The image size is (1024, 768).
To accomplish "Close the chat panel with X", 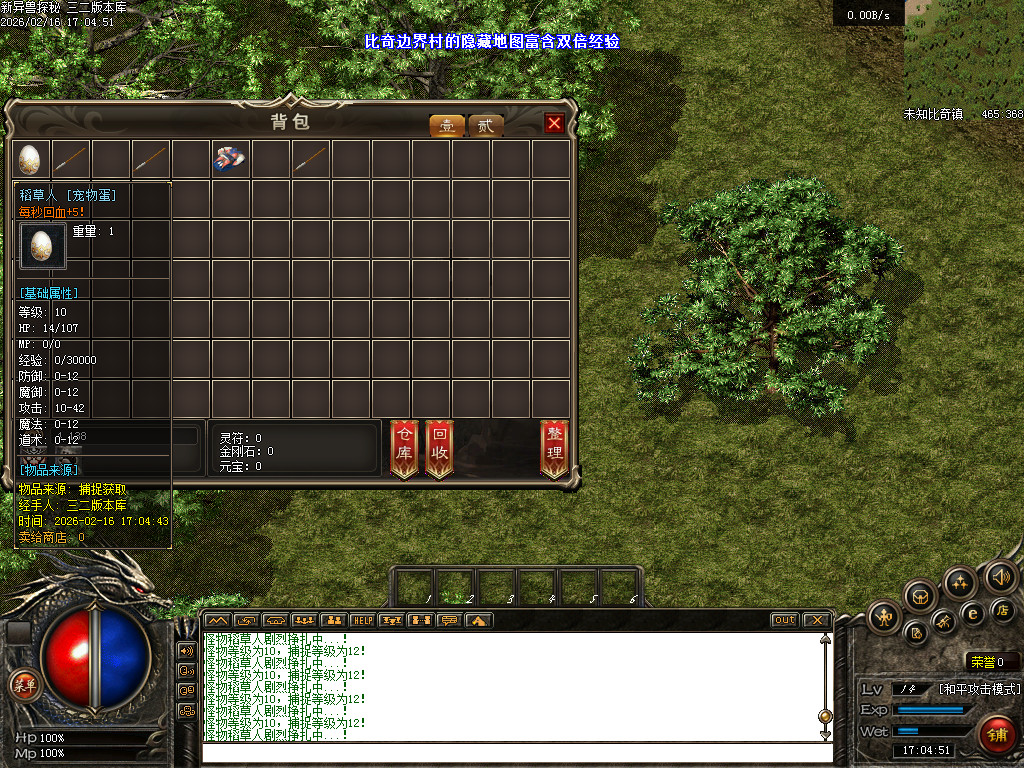I will pos(816,620).
